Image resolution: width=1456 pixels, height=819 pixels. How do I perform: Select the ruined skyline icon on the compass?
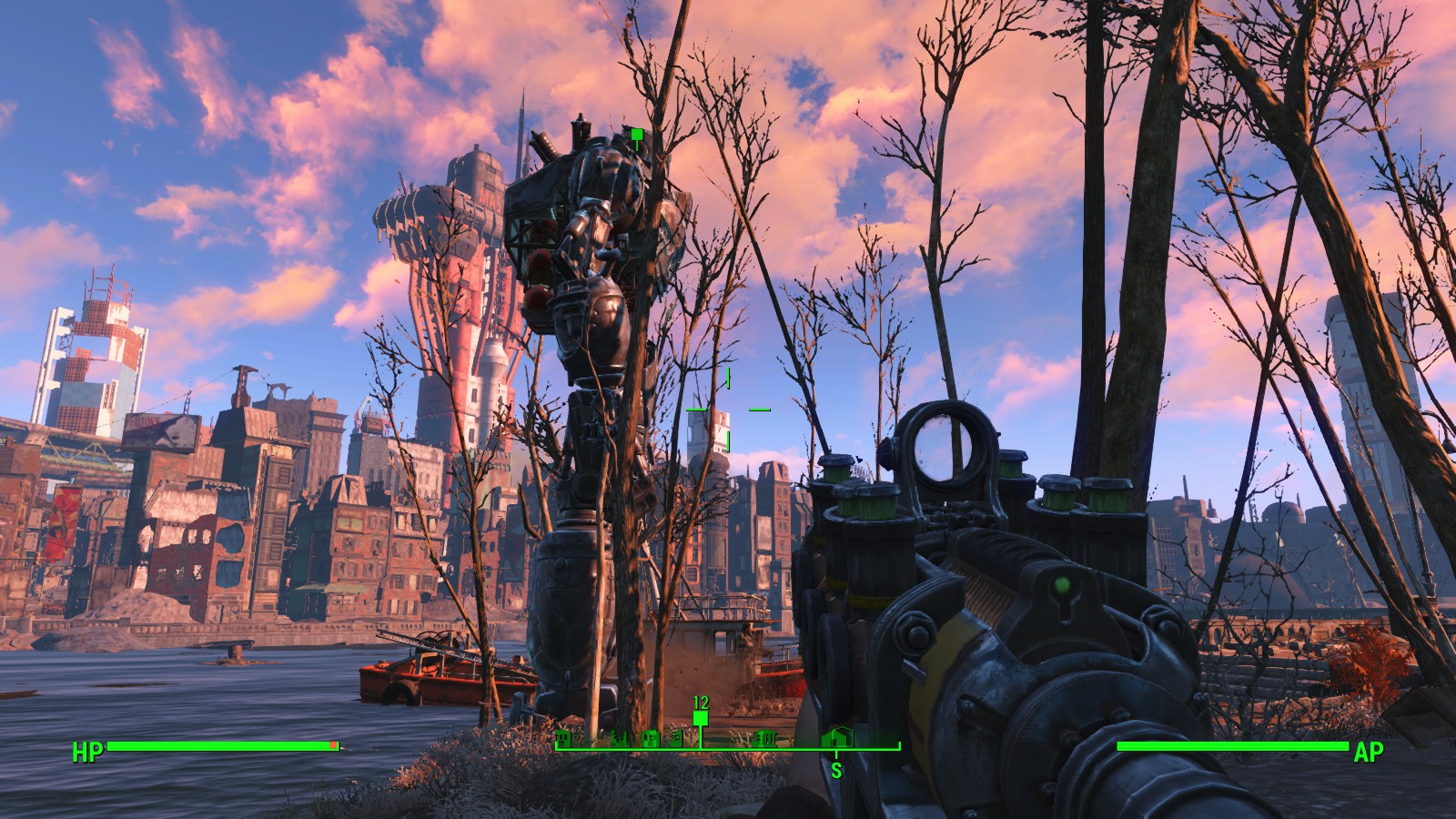click(x=620, y=739)
